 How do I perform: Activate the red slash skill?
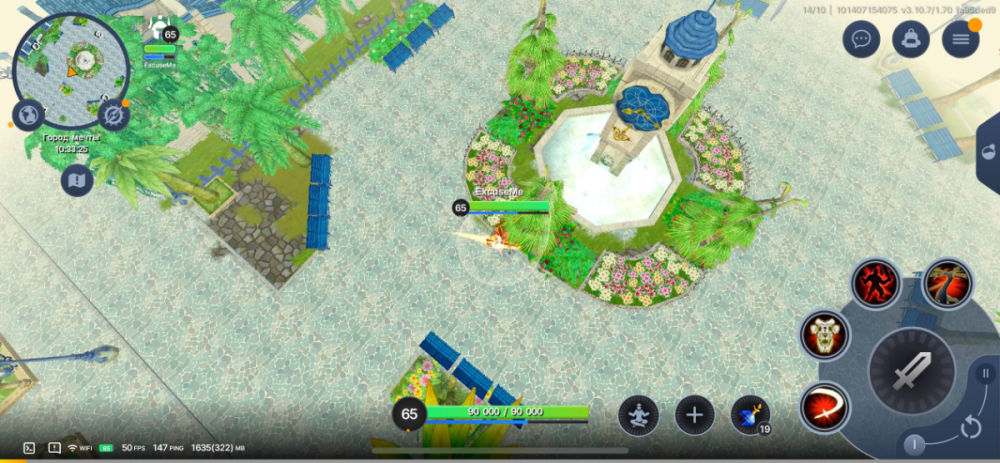click(x=825, y=408)
